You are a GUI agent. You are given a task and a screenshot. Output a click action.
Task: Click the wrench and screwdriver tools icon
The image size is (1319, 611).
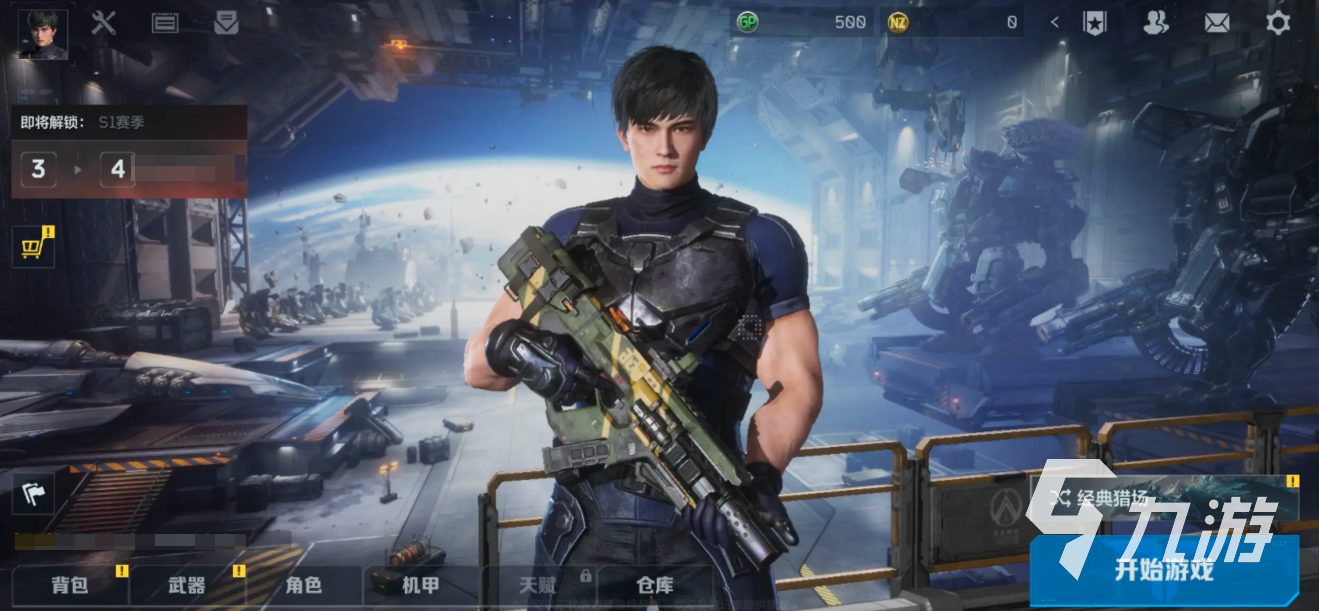(104, 22)
